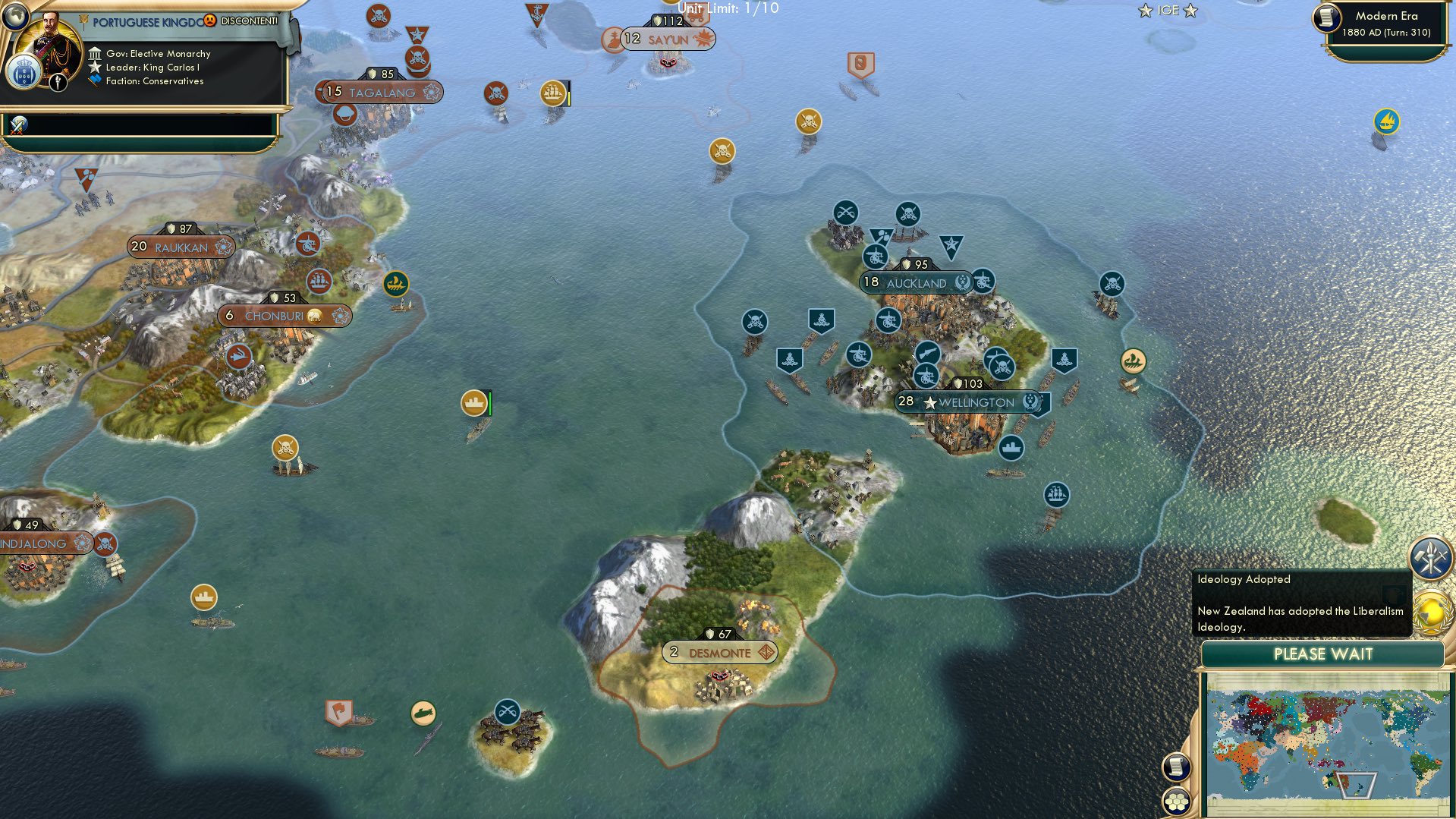Toggle the globe button above the leader portrait

(14, 15)
